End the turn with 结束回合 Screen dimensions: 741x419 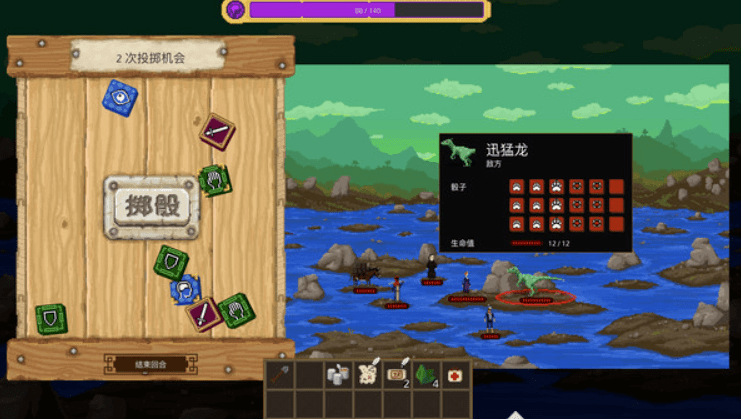[150, 365]
